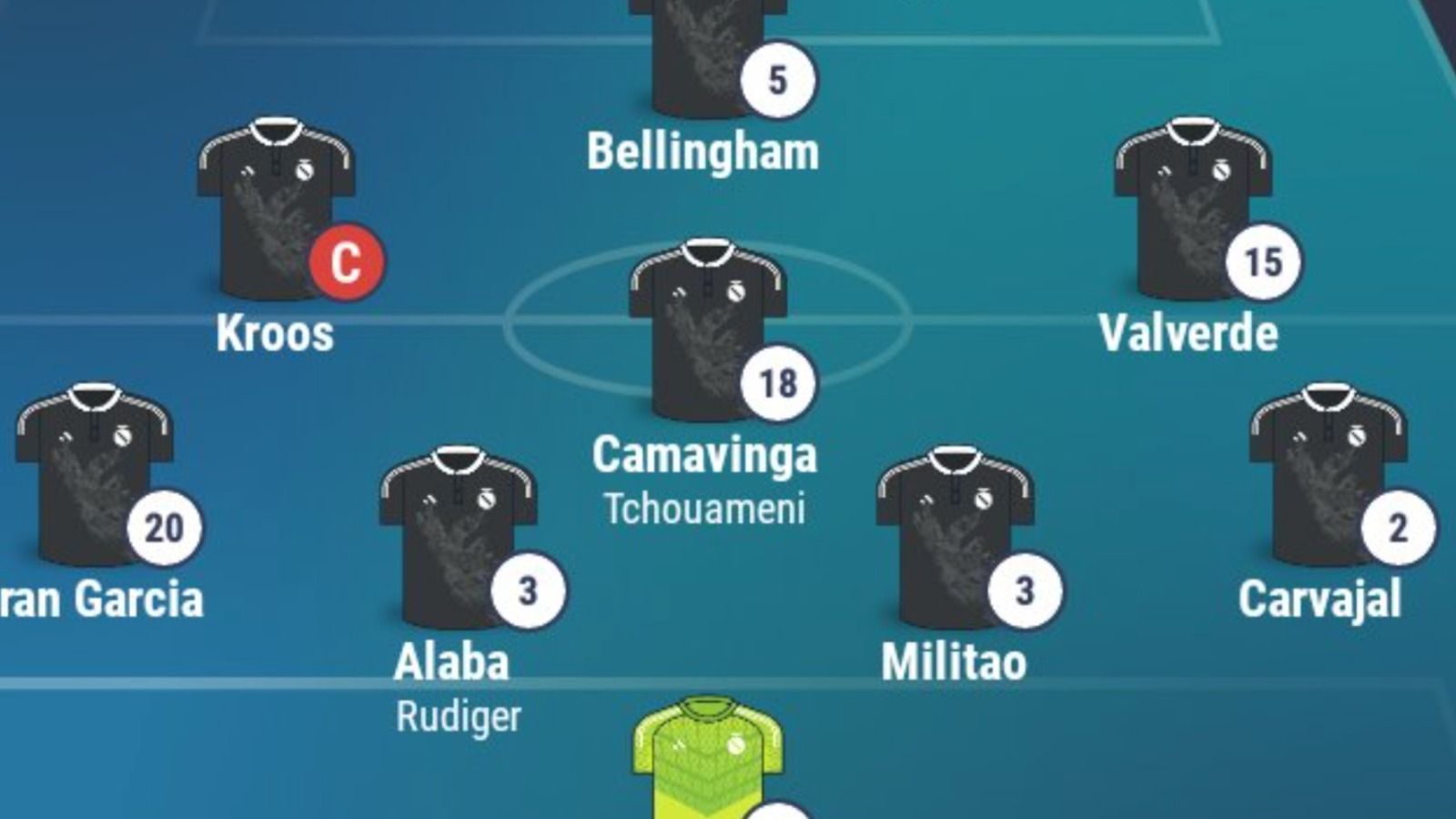Select the Tchouameni alternate name
This screenshot has height=819, width=1456.
click(704, 510)
